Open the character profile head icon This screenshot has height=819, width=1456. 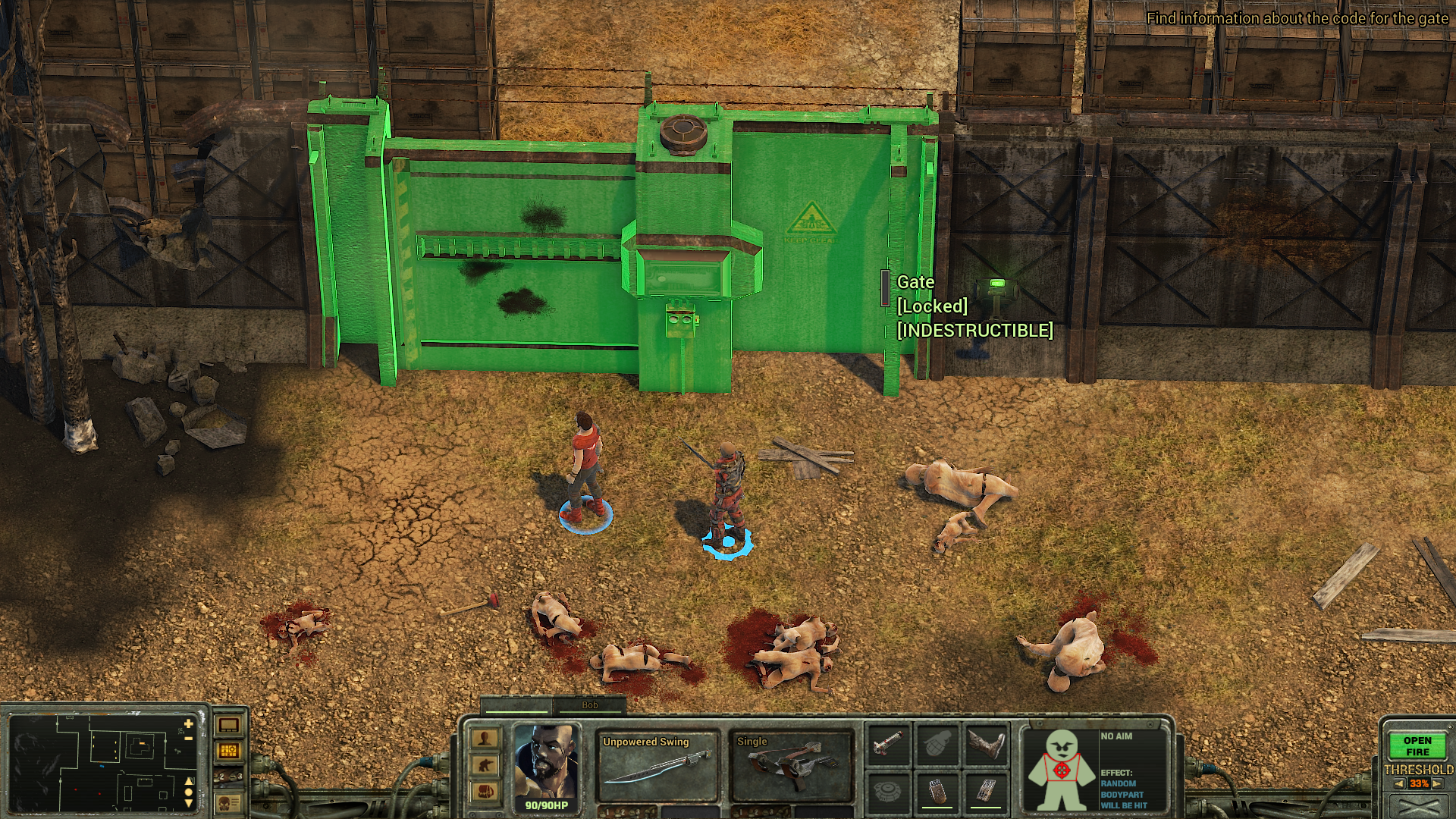pos(485,739)
